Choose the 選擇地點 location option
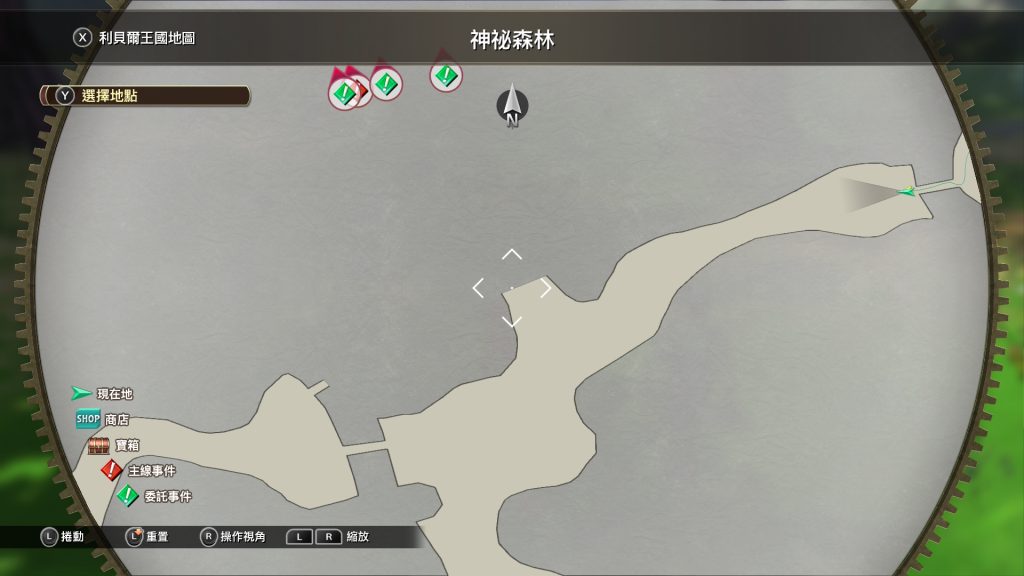1024x576 pixels. click(145, 96)
